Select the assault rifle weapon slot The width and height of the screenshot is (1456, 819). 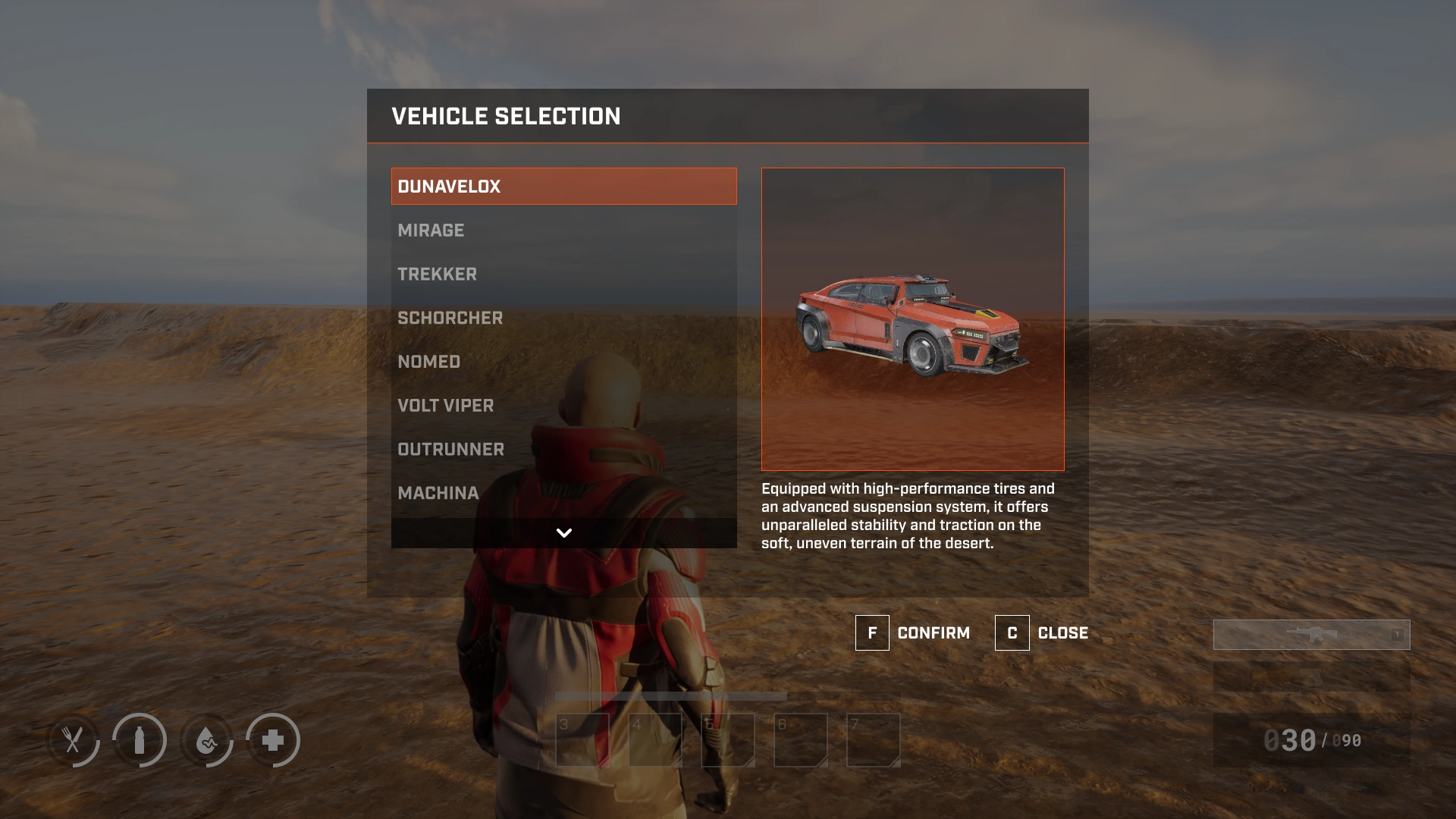pos(1311,635)
